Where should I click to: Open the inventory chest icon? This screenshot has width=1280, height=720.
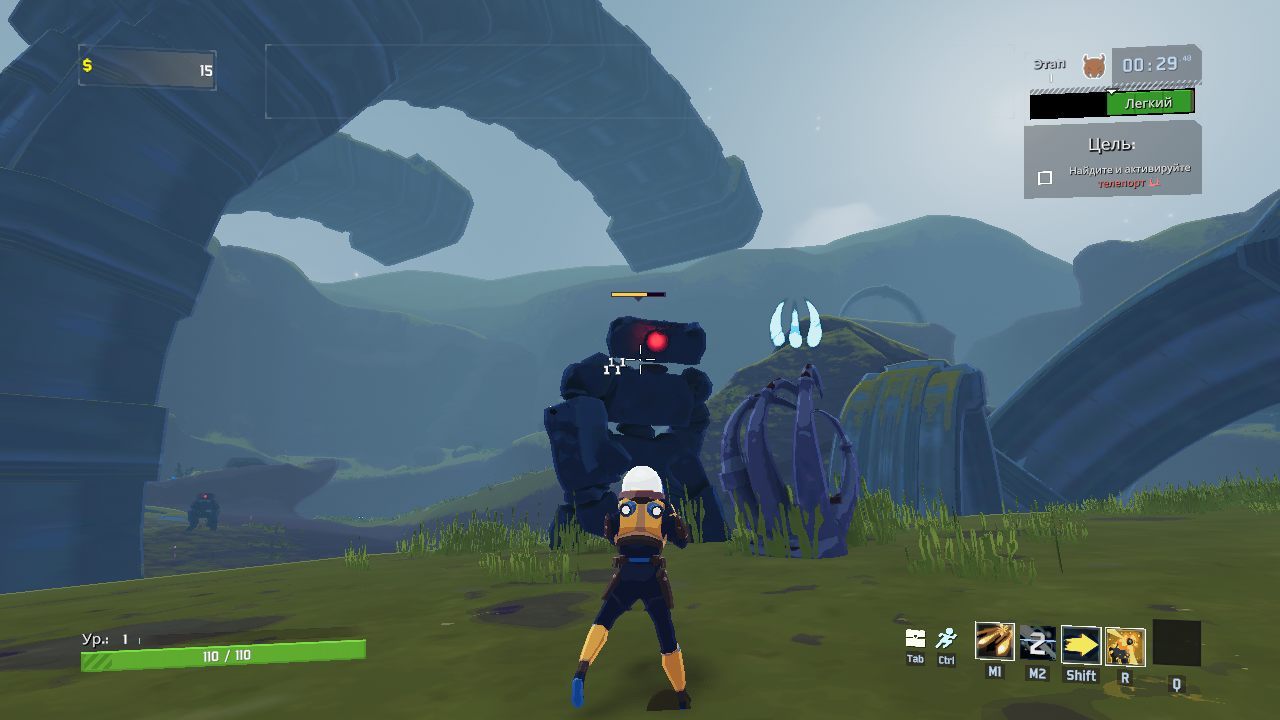tap(915, 638)
